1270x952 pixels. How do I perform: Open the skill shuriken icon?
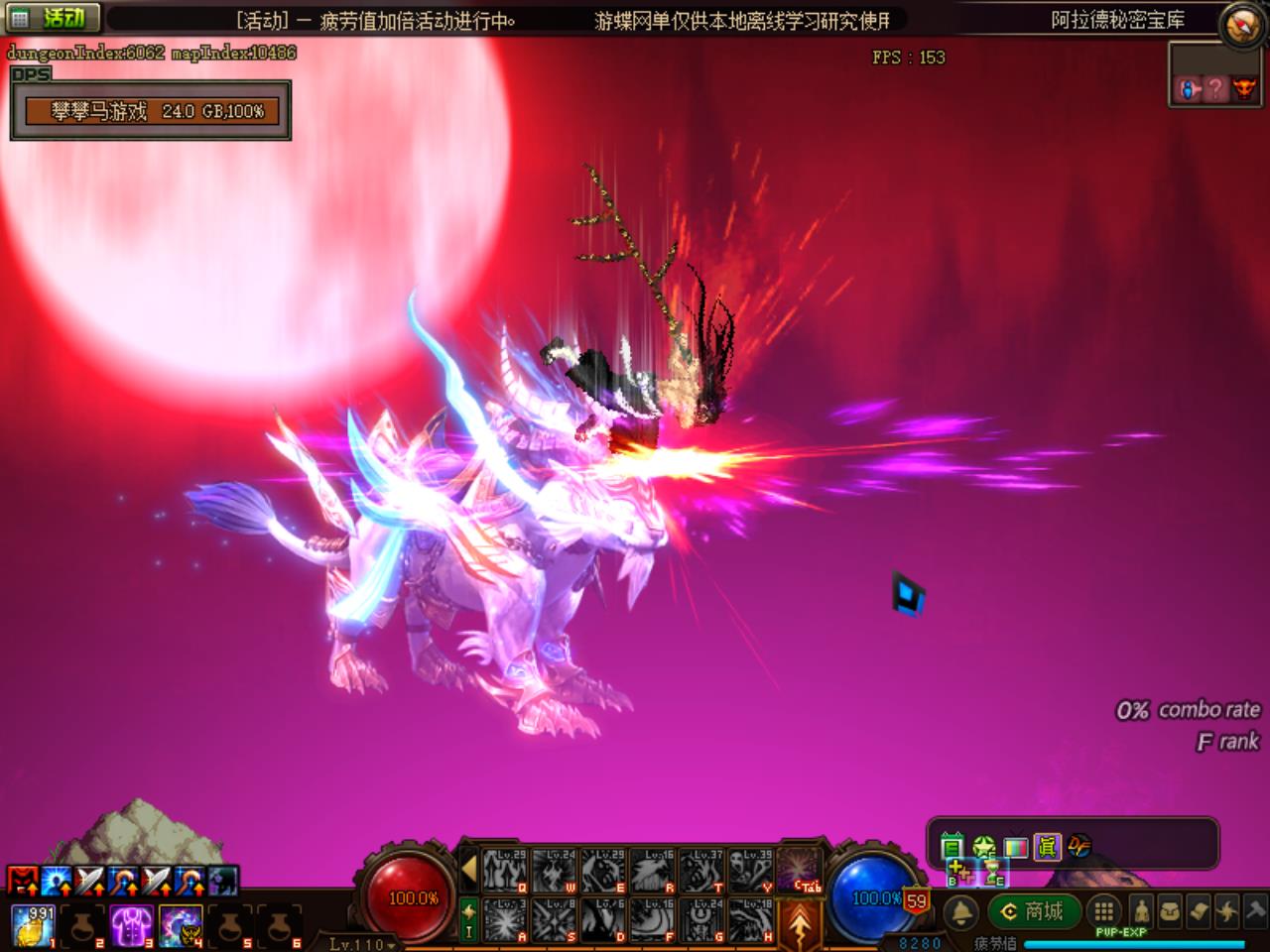click(x=1228, y=910)
